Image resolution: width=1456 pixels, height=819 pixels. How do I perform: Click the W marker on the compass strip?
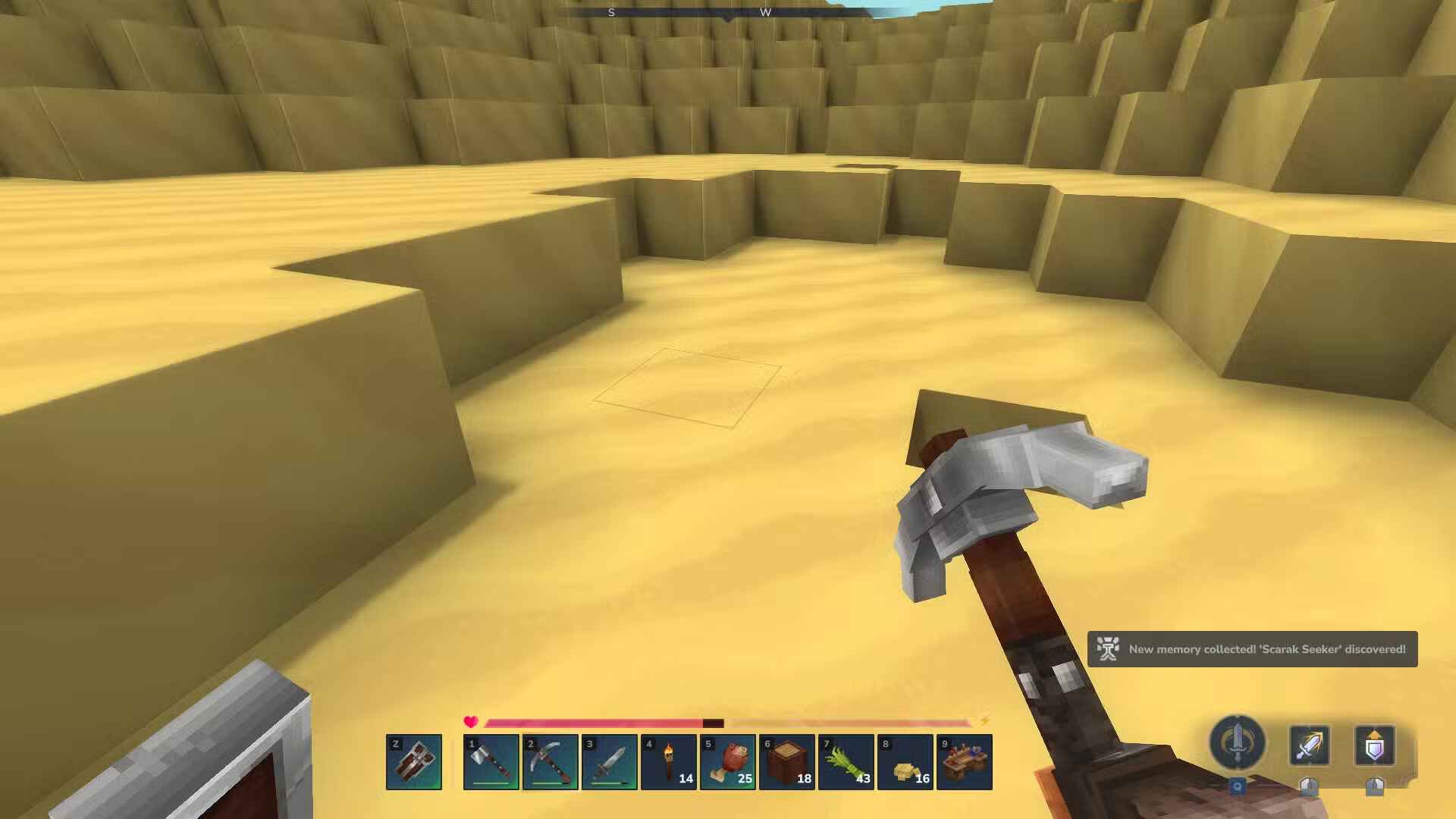[766, 12]
